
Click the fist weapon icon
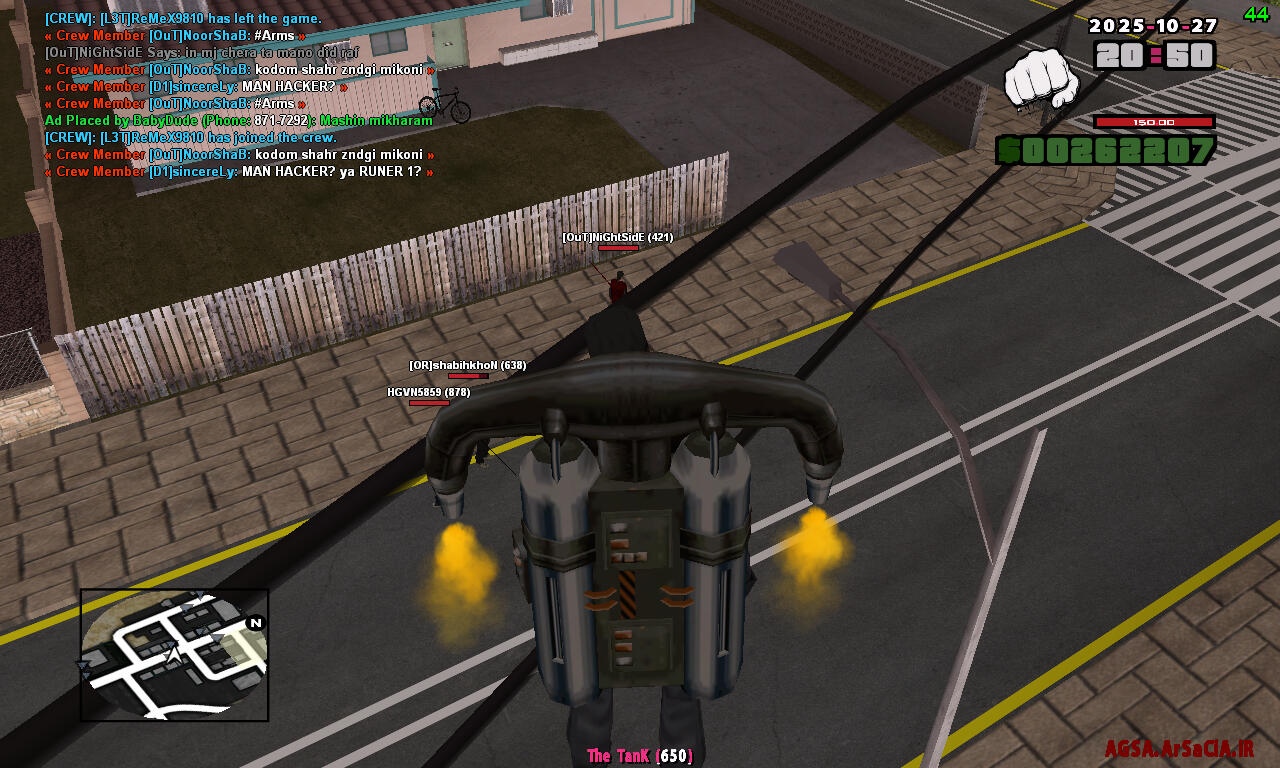1041,79
